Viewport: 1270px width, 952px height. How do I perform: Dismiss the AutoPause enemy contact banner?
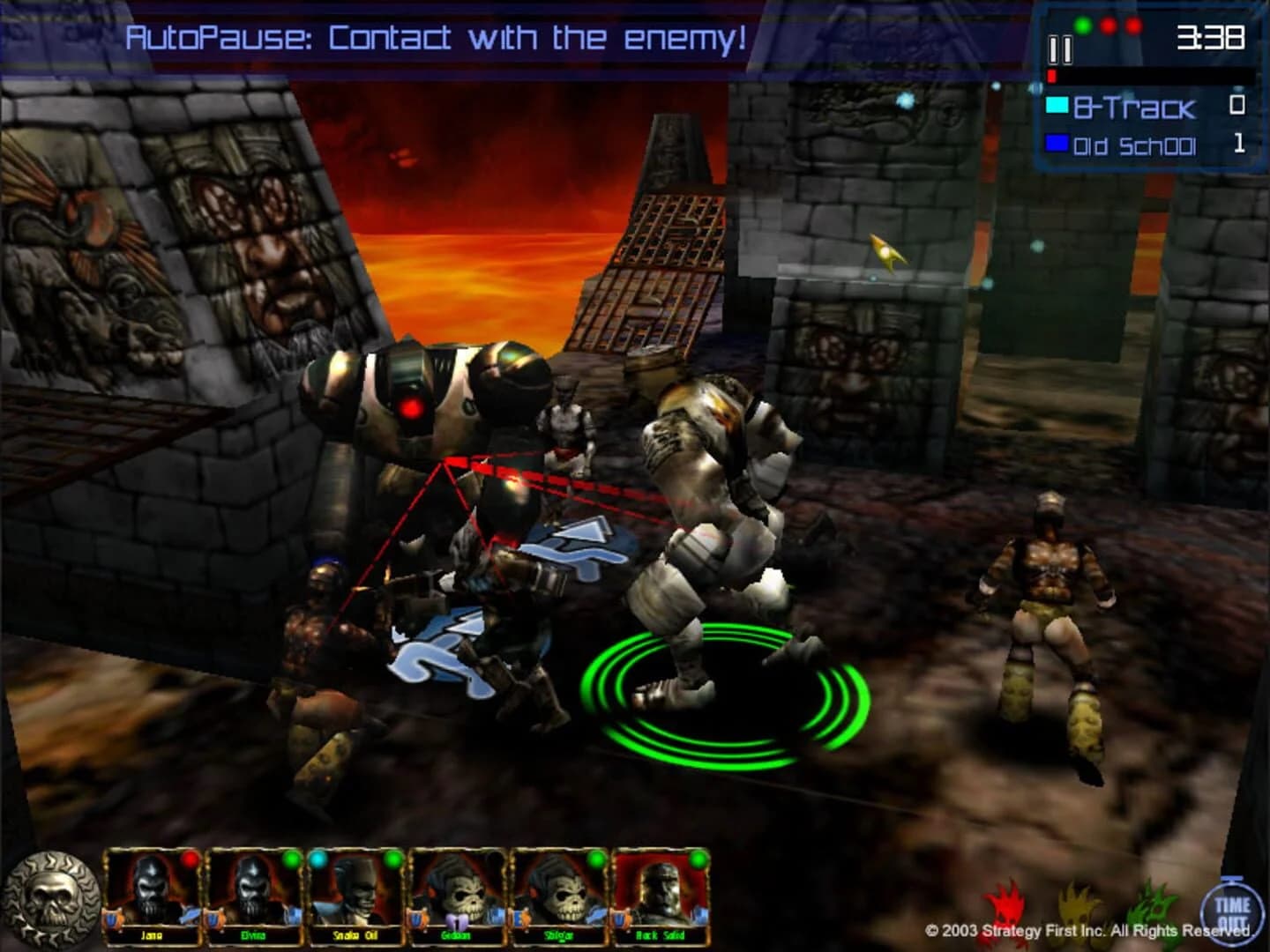tap(438, 36)
